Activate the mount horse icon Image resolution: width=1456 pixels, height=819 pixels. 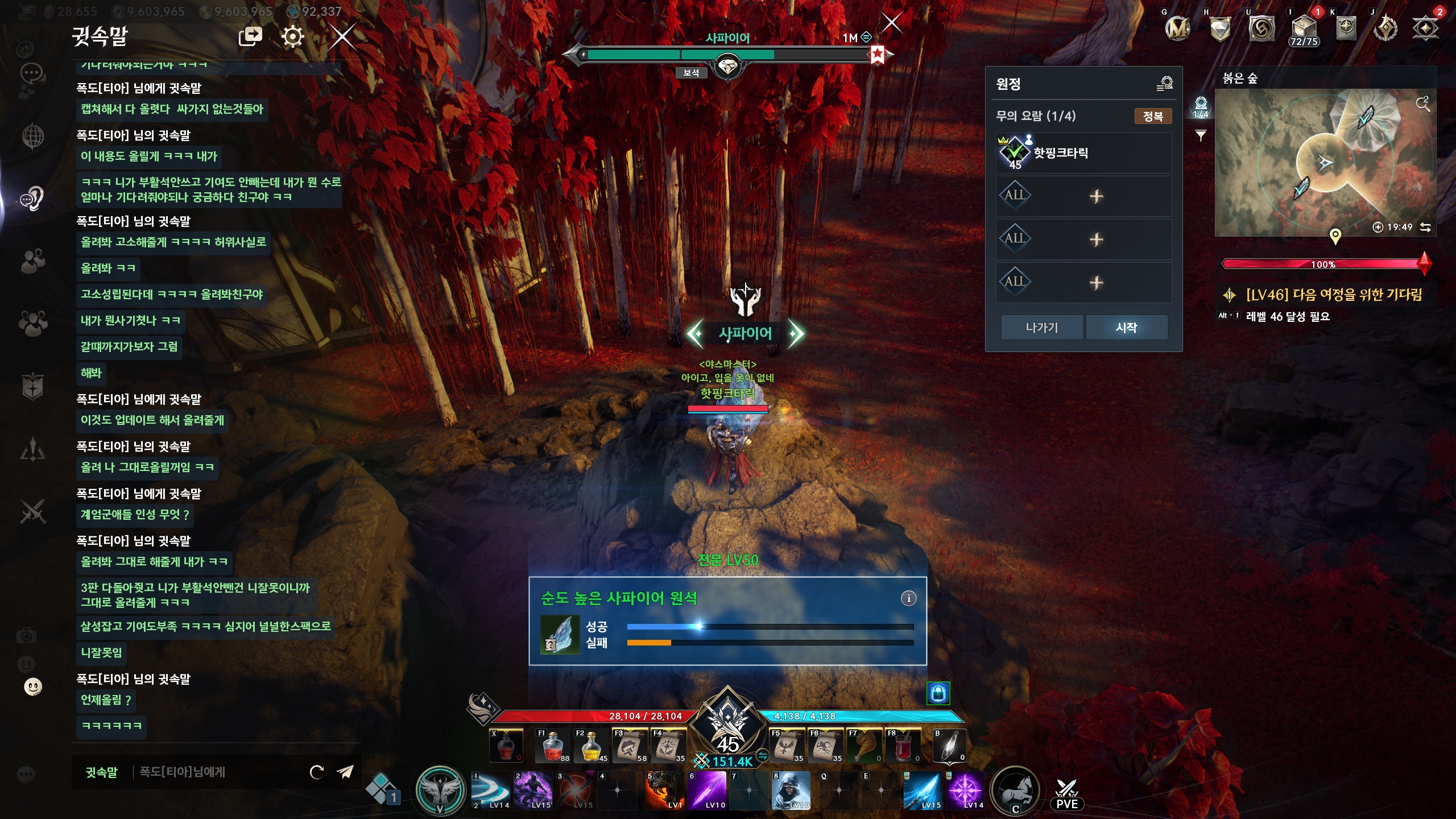(x=1015, y=791)
